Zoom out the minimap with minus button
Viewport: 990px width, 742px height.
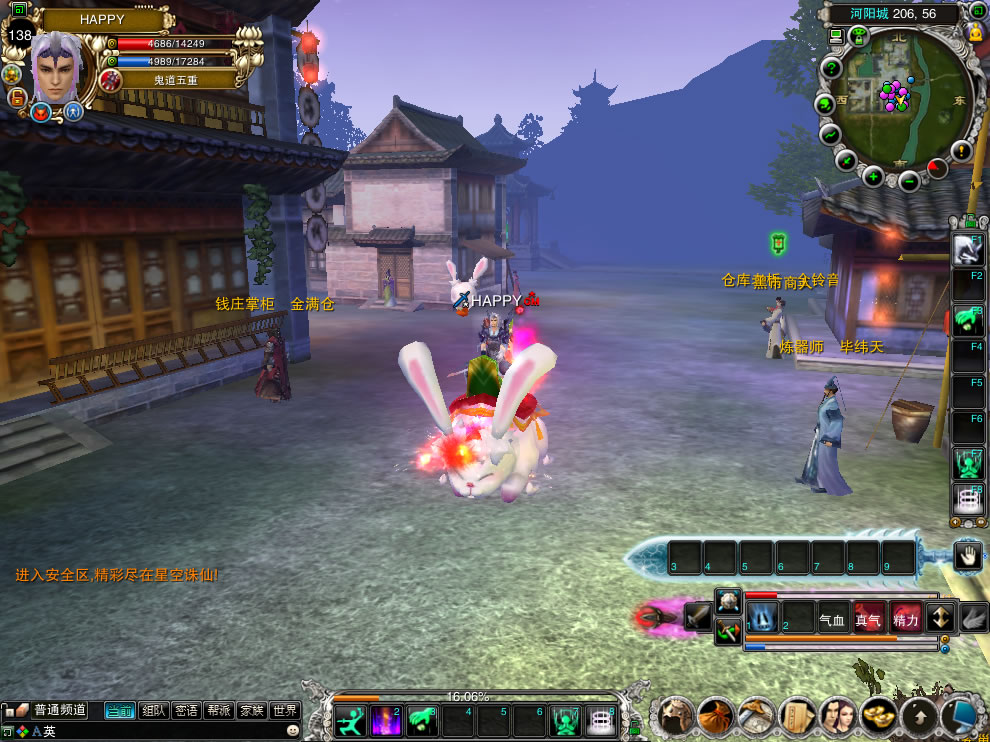908,181
